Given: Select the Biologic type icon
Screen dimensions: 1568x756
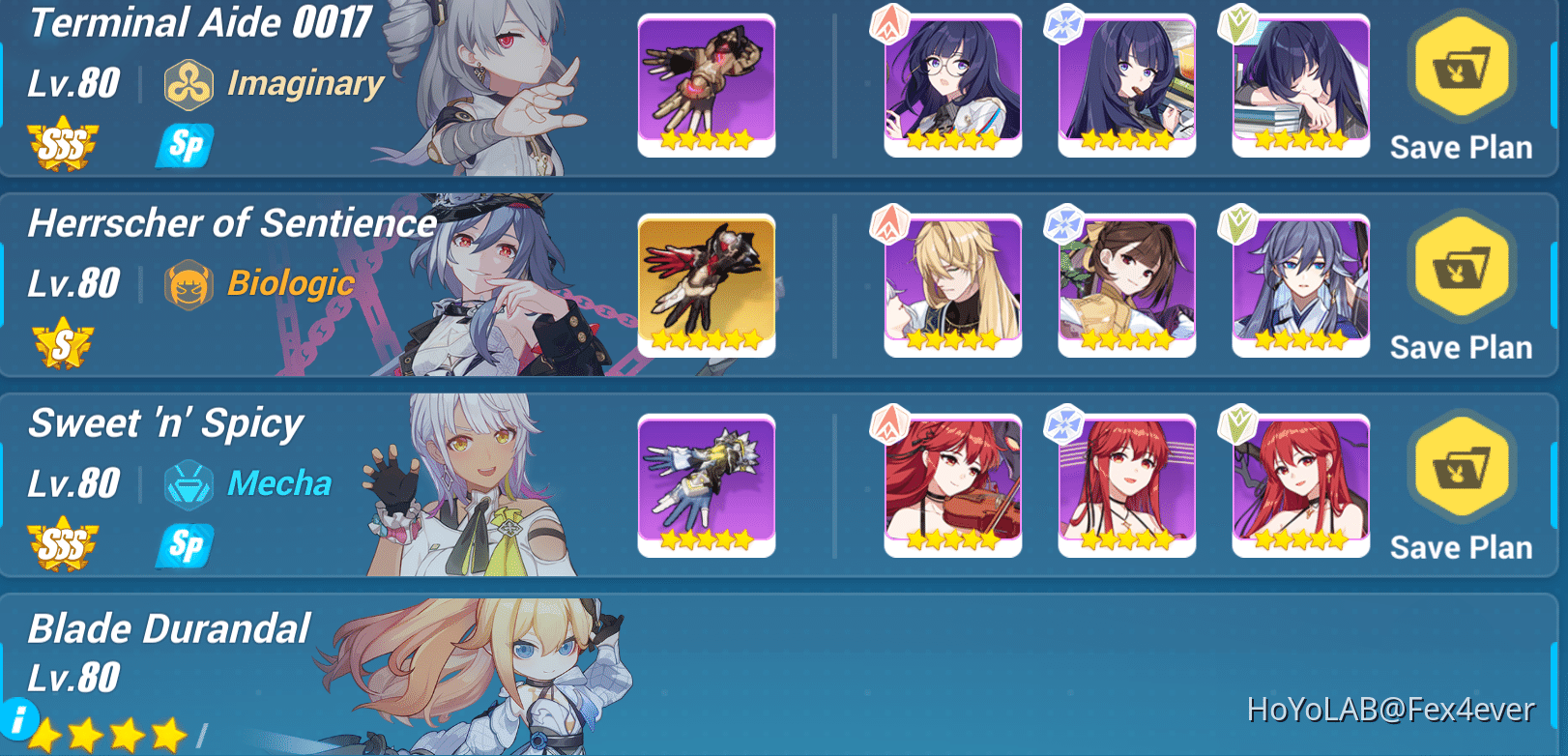Looking at the screenshot, I should point(190,284).
